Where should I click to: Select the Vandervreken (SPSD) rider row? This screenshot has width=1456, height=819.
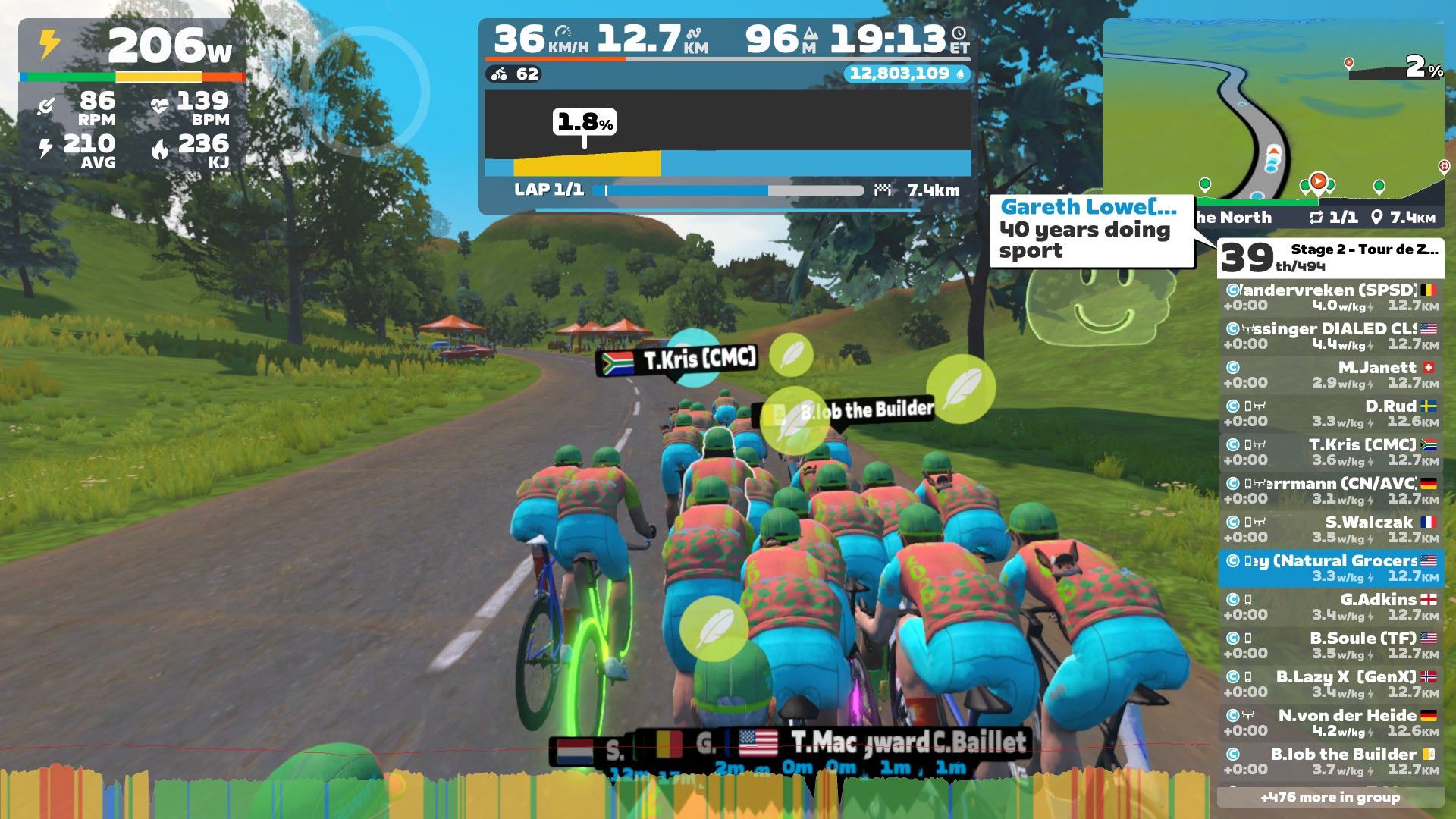click(x=1330, y=297)
